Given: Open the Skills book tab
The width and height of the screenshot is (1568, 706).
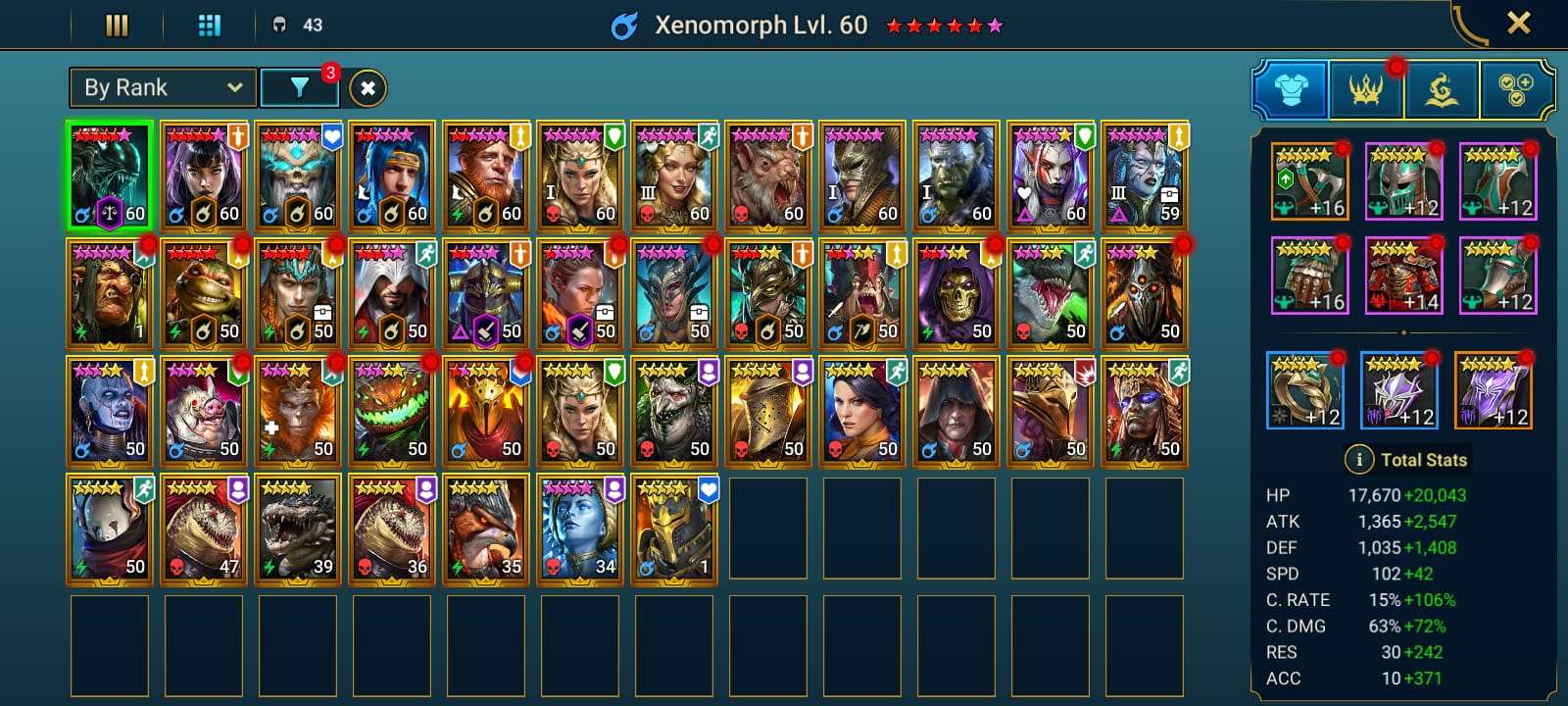Looking at the screenshot, I should pyautogui.click(x=1441, y=88).
